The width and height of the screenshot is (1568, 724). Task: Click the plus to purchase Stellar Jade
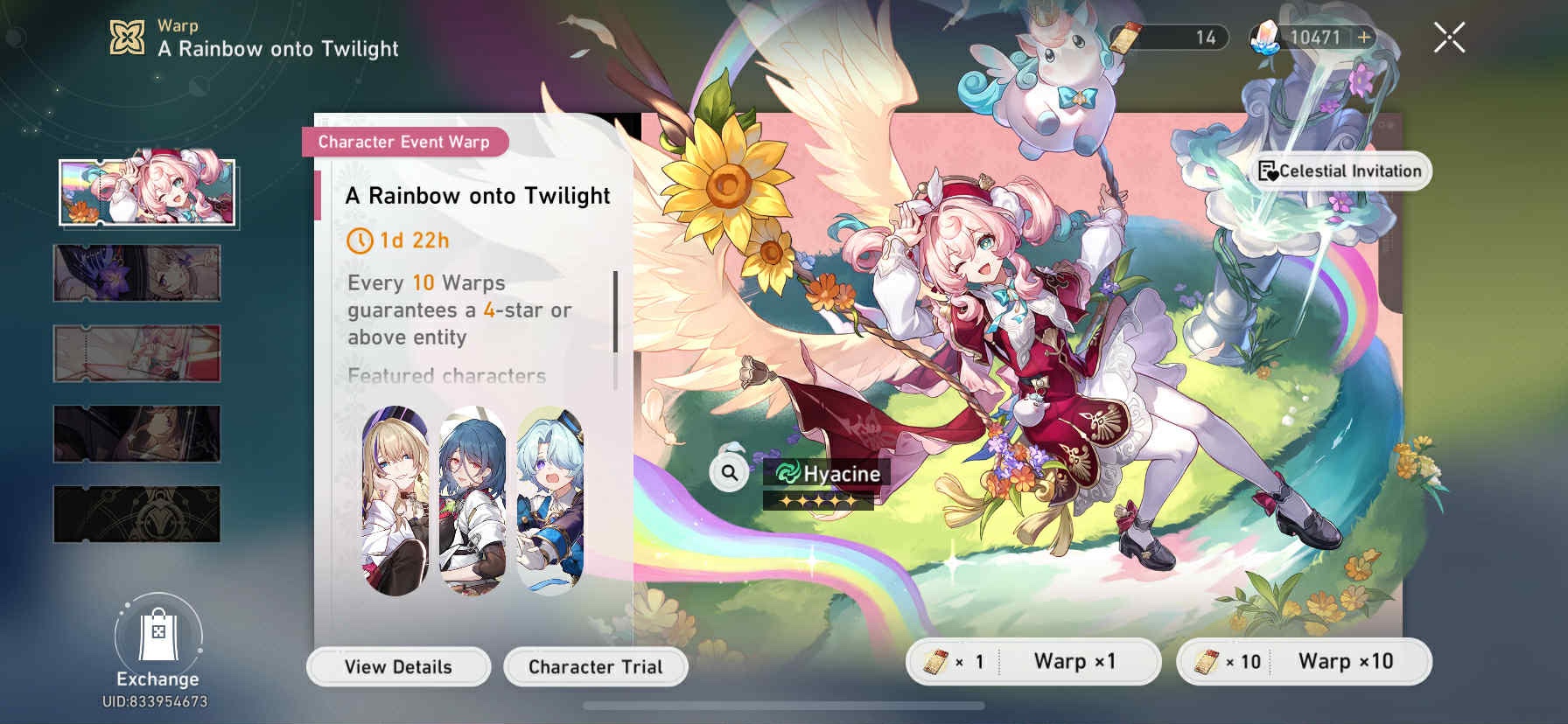pyautogui.click(x=1364, y=37)
